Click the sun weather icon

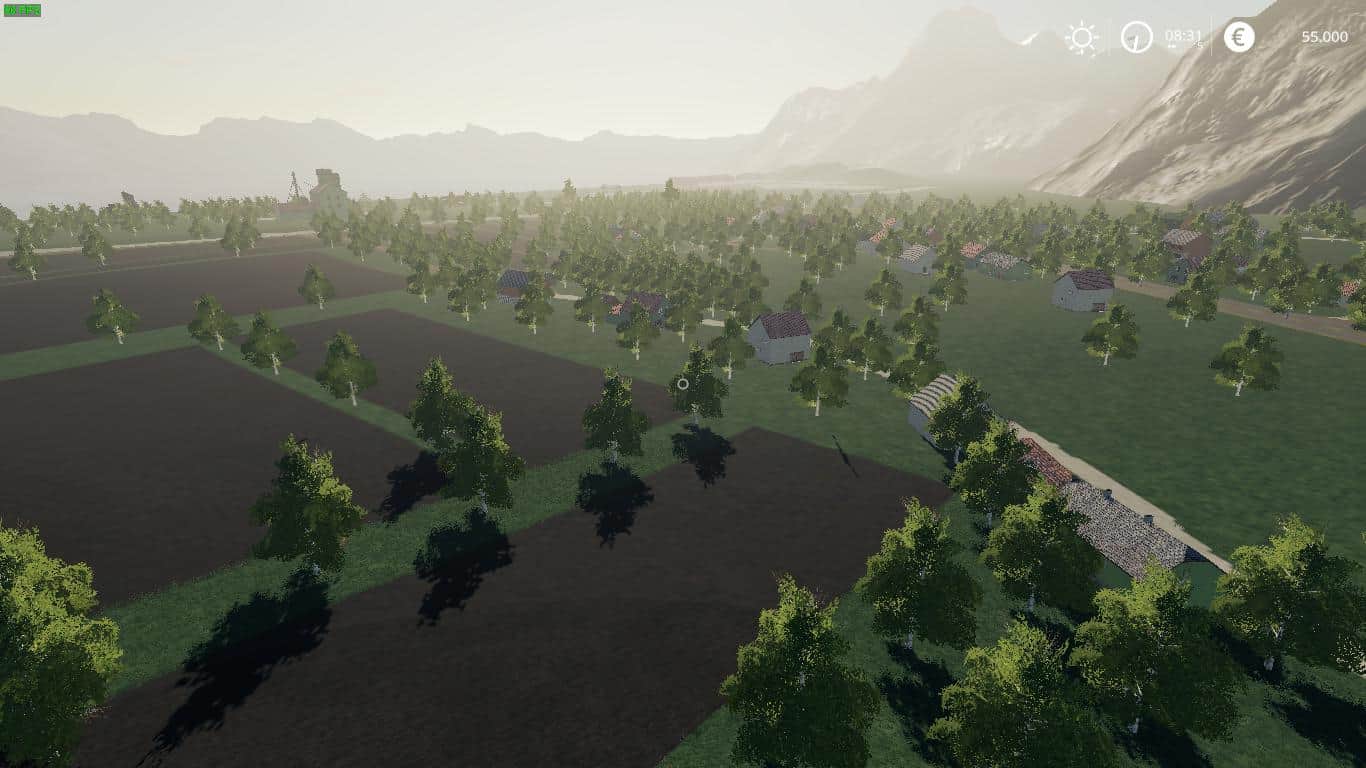(x=1081, y=38)
